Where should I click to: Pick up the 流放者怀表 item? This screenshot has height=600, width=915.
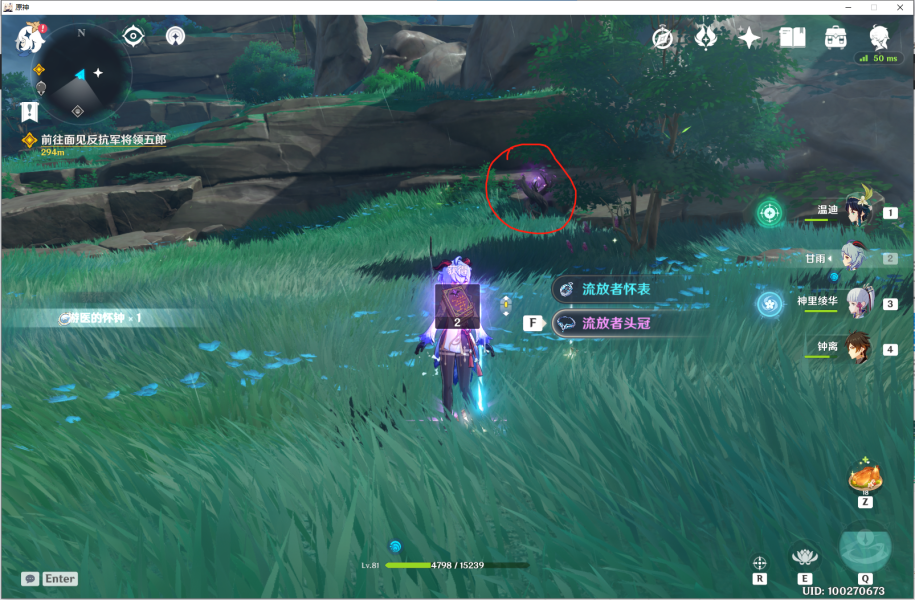pyautogui.click(x=616, y=288)
